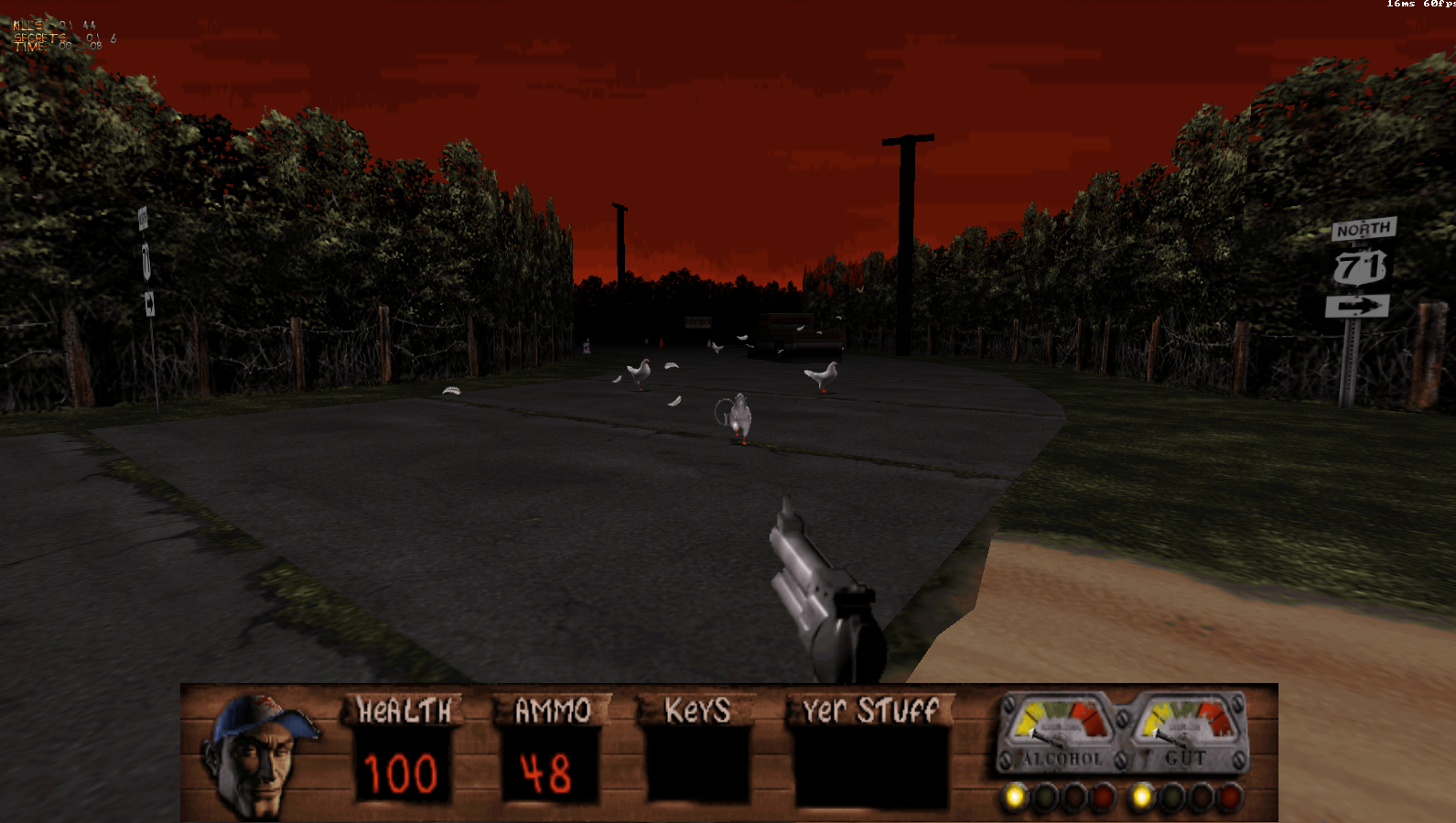This screenshot has height=823, width=1456.
Task: Toggle the lit yellow light under ALCOHOL
Action: coord(1014,795)
